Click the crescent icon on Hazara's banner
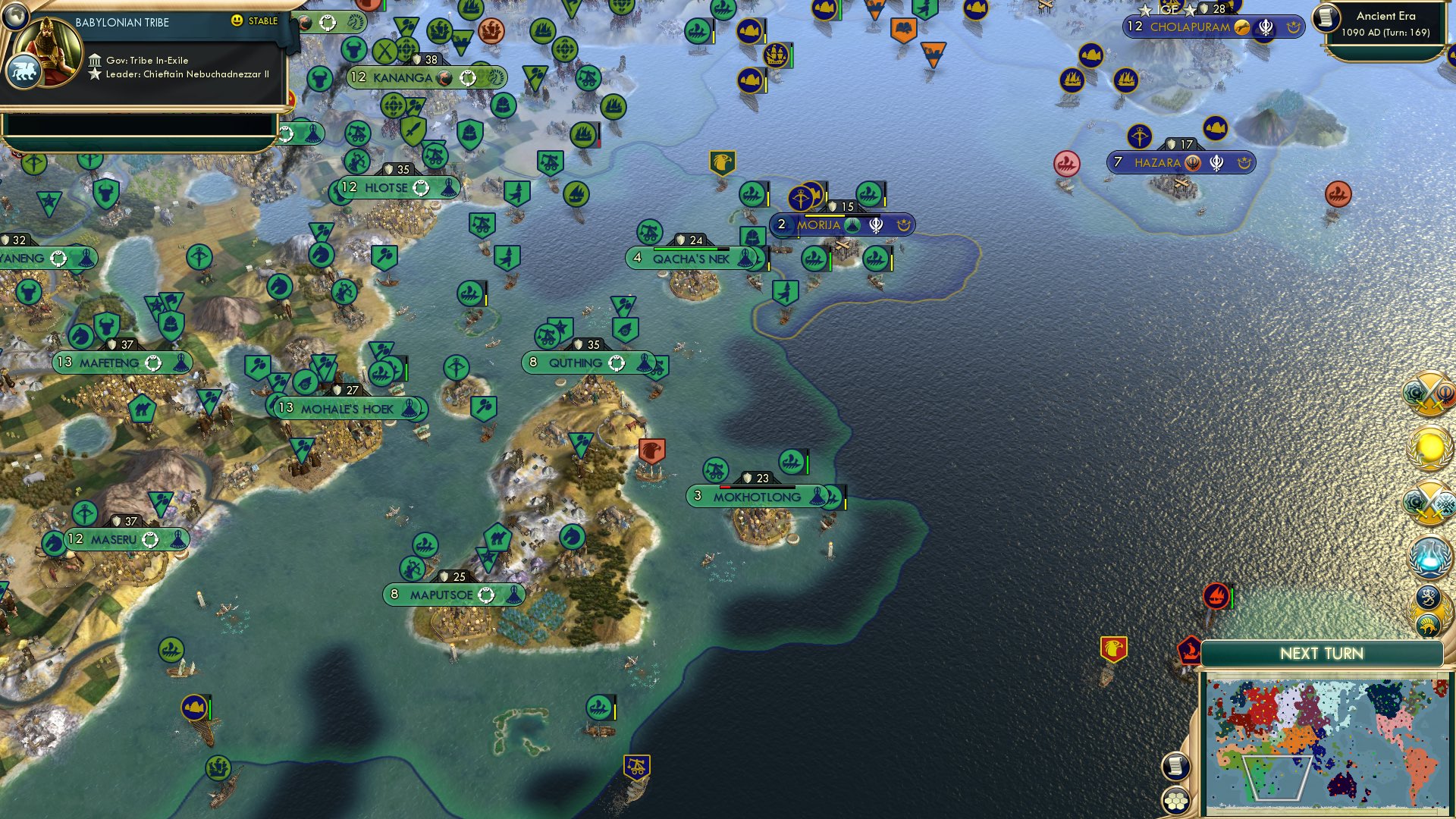Image resolution: width=1456 pixels, height=819 pixels. point(1245,163)
